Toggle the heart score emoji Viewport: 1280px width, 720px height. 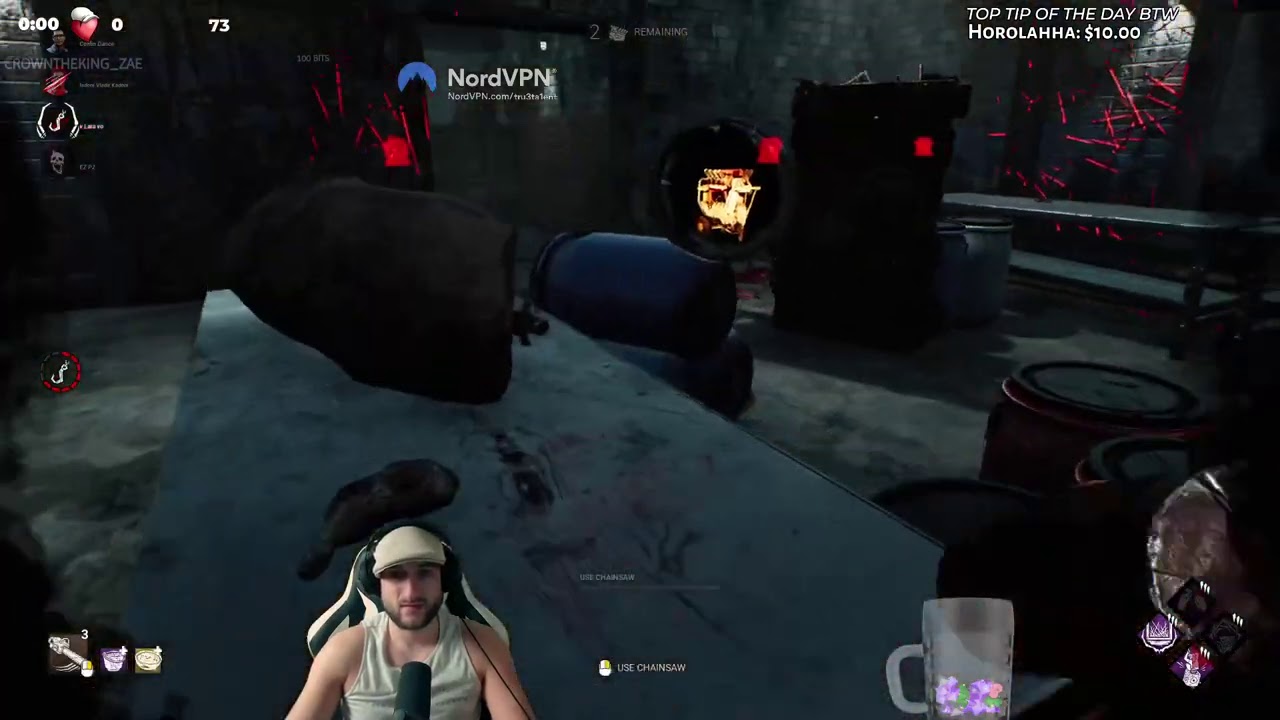click(x=84, y=27)
